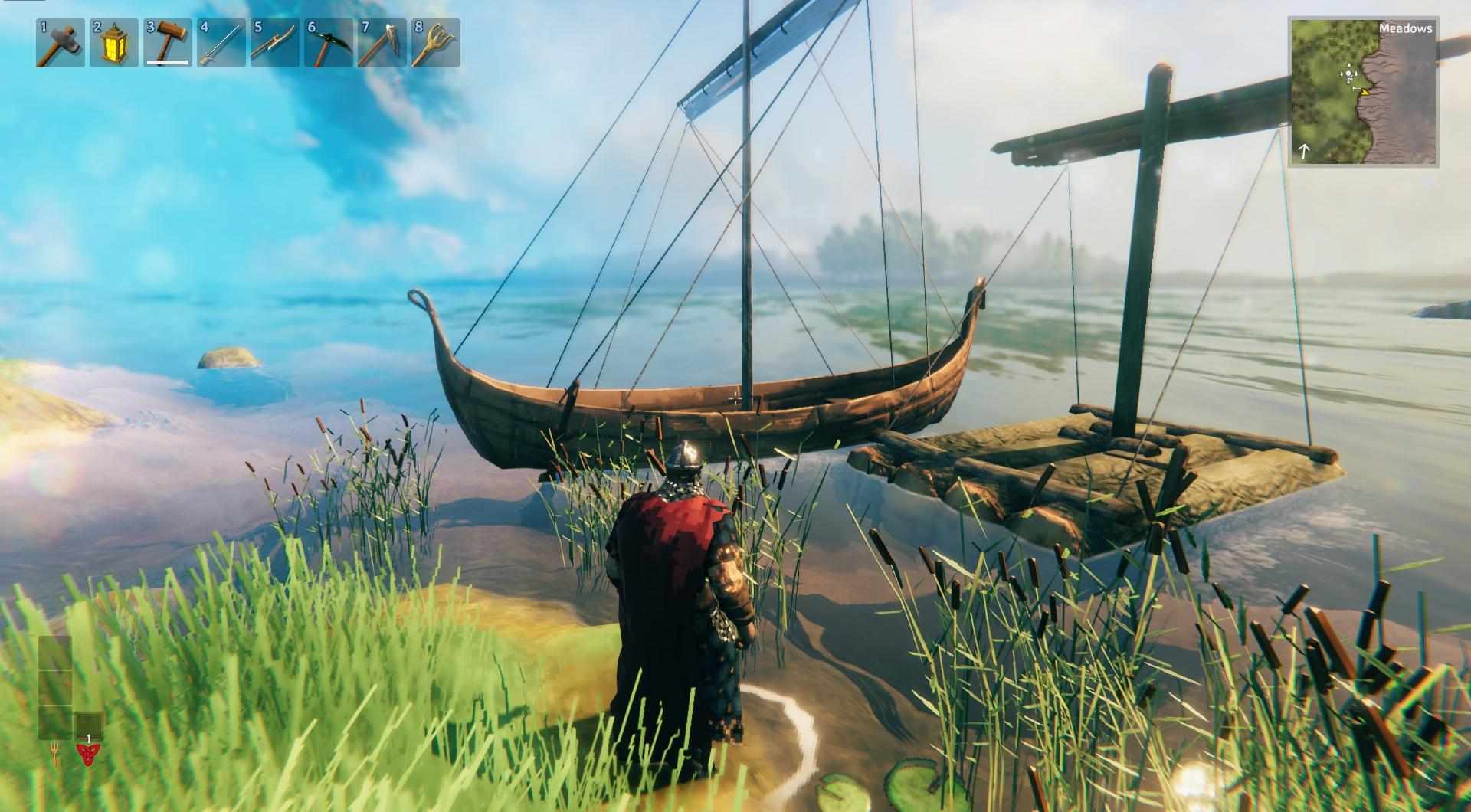This screenshot has width=1471, height=812.
Task: Equip the pickaxe from slot 6
Action: (329, 43)
